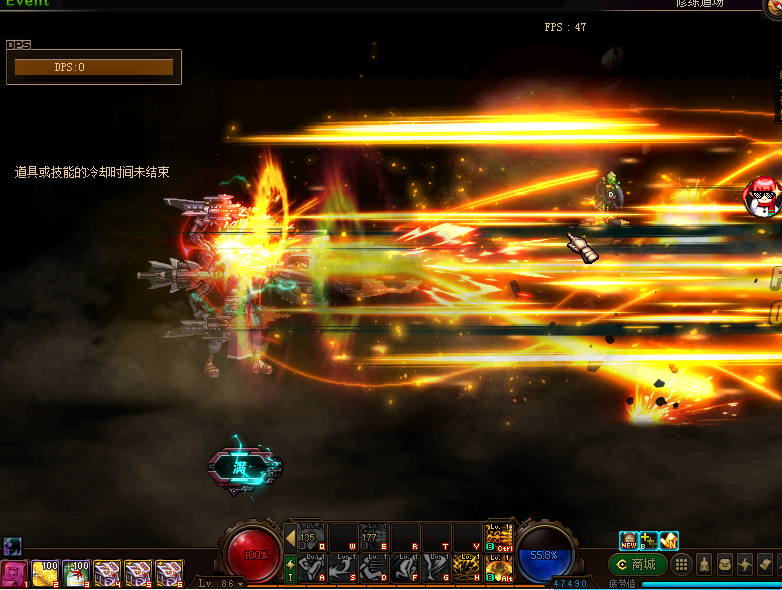Click the yellow arrow left of skill bar
The height and width of the screenshot is (590, 782).
coord(290,538)
